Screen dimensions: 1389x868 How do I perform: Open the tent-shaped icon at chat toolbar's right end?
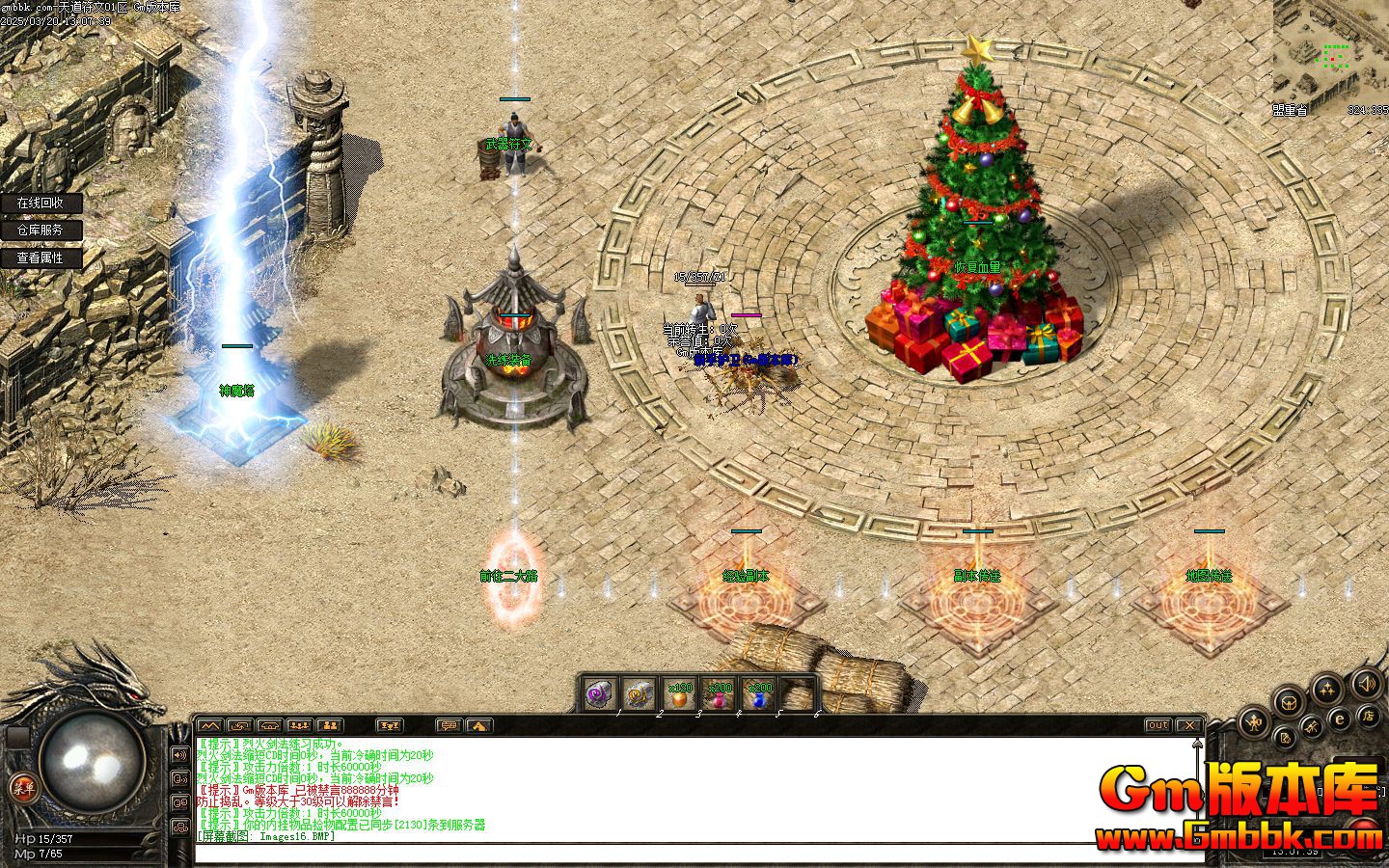click(477, 725)
